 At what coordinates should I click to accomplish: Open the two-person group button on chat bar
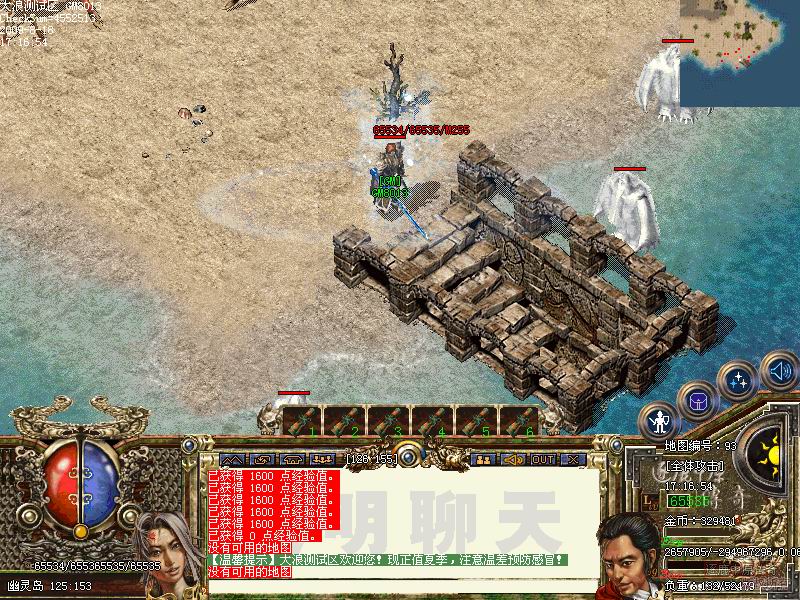point(484,460)
